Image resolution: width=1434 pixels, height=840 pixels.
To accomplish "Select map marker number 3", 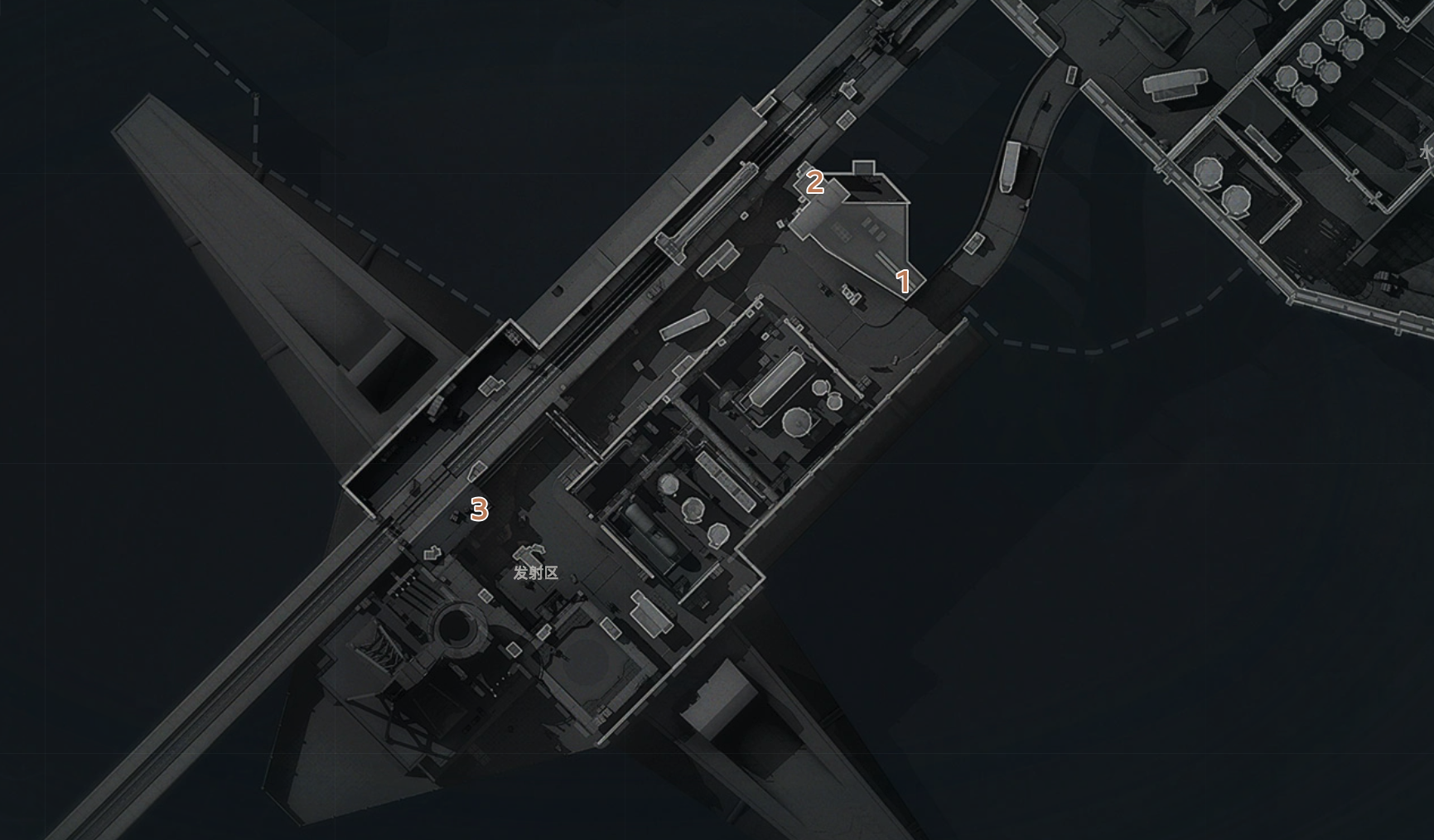I will click(x=479, y=509).
